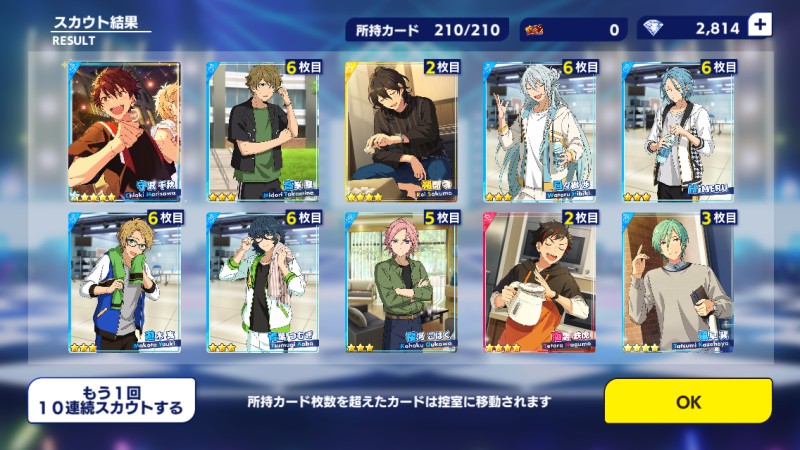Scout 10 more times in a row
Viewport: 800px width, 450px height.
pos(112,400)
